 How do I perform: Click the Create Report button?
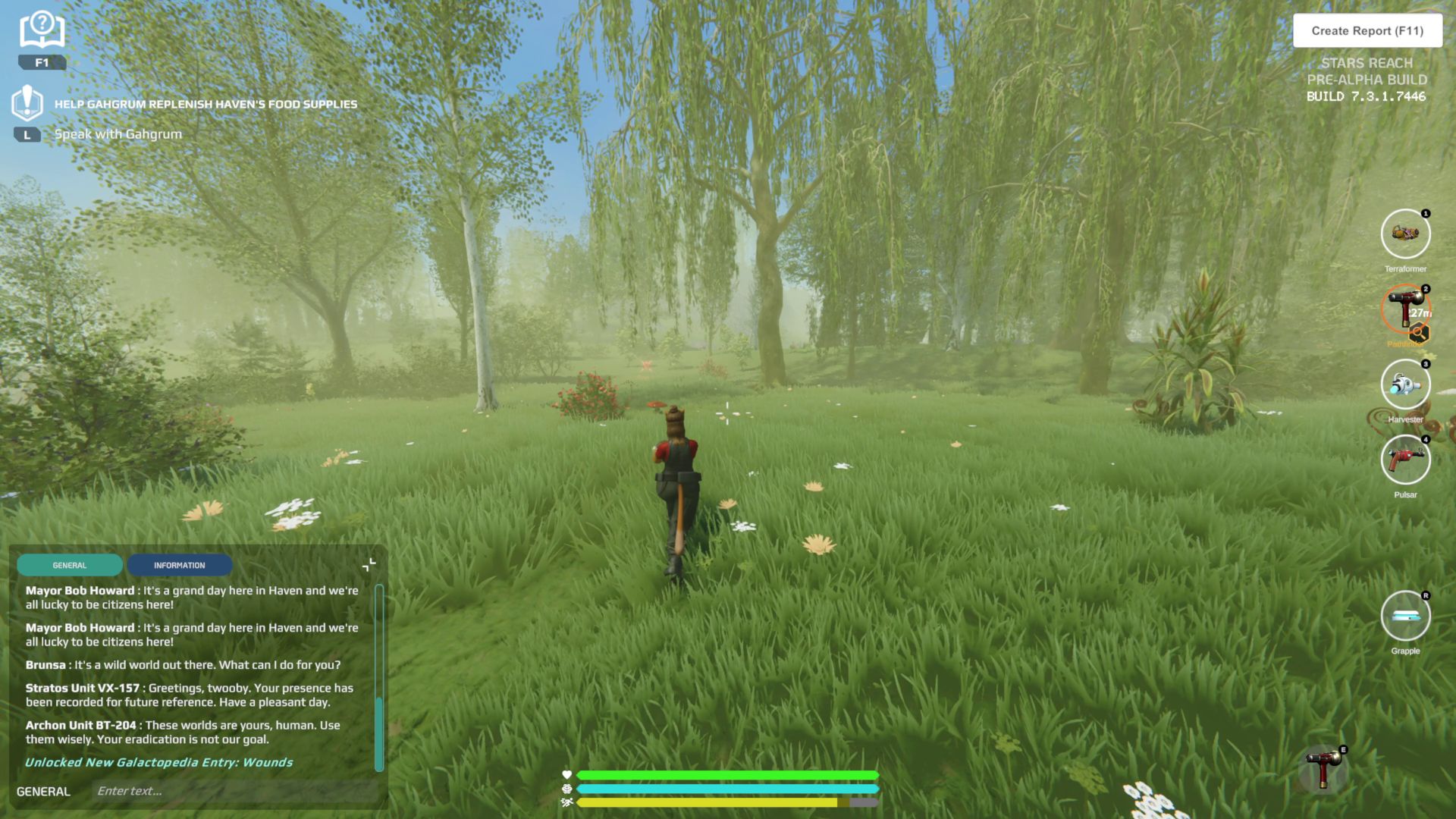1367,31
